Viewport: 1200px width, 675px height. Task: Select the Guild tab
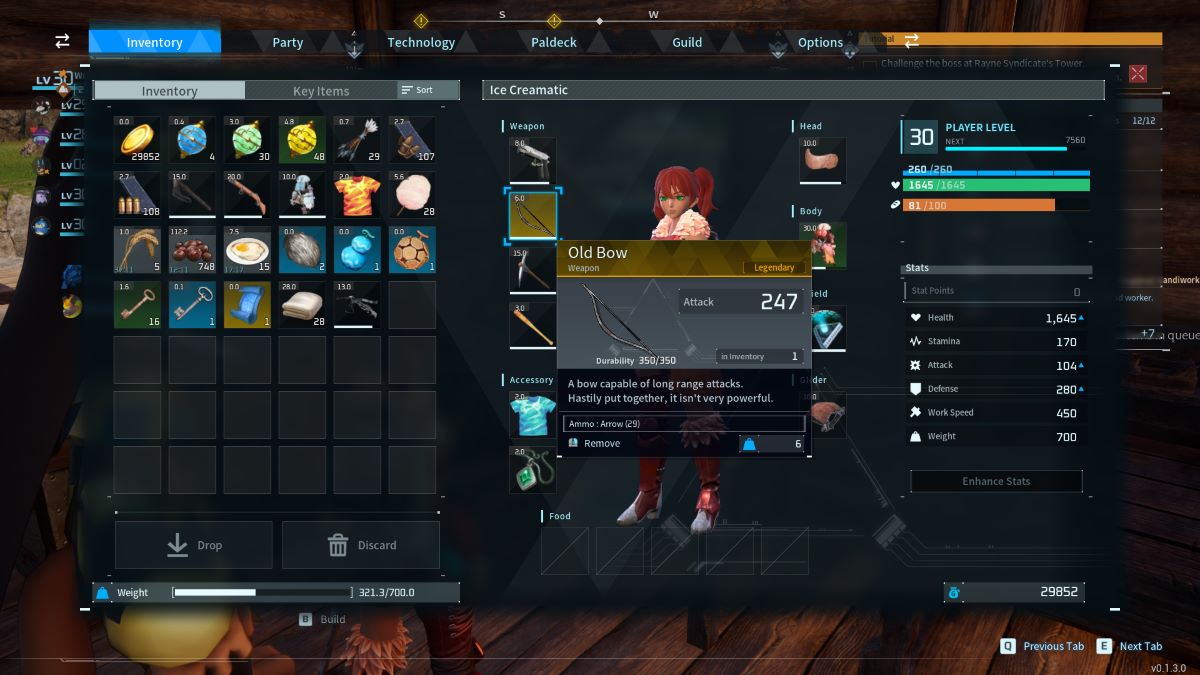pos(687,42)
